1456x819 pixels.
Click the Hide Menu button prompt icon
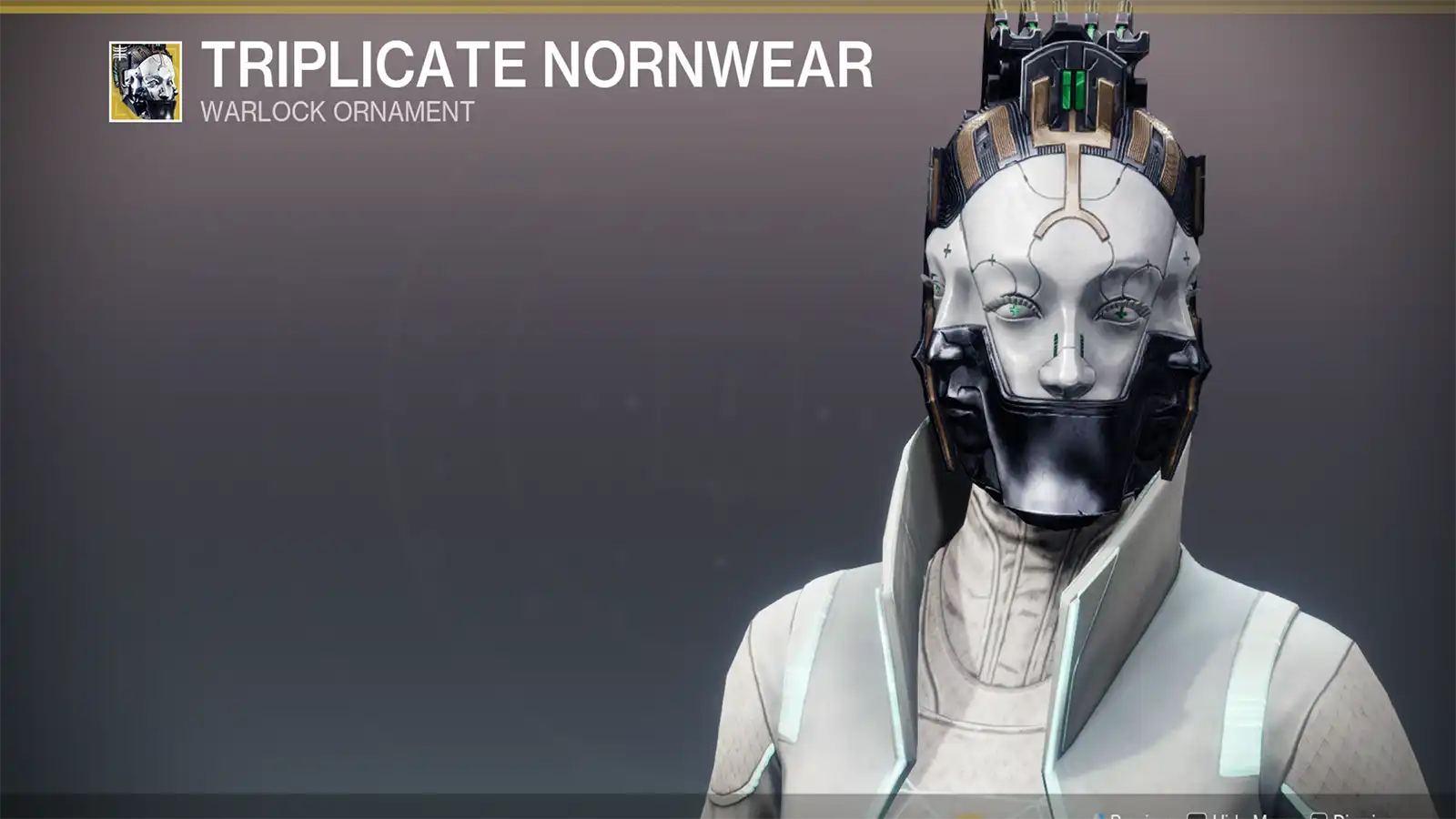click(1198, 815)
